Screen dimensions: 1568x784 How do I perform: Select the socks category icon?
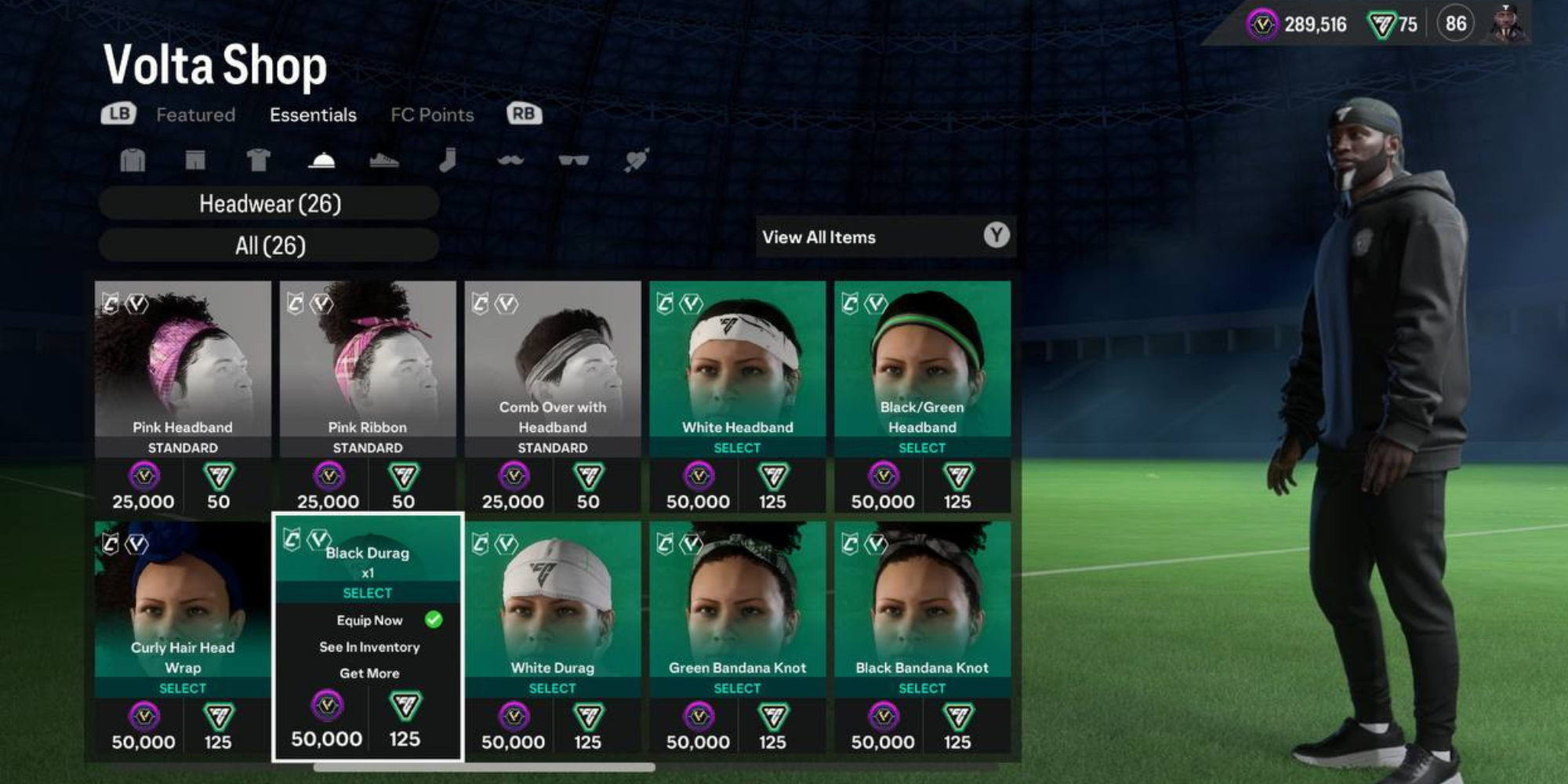pyautogui.click(x=448, y=161)
